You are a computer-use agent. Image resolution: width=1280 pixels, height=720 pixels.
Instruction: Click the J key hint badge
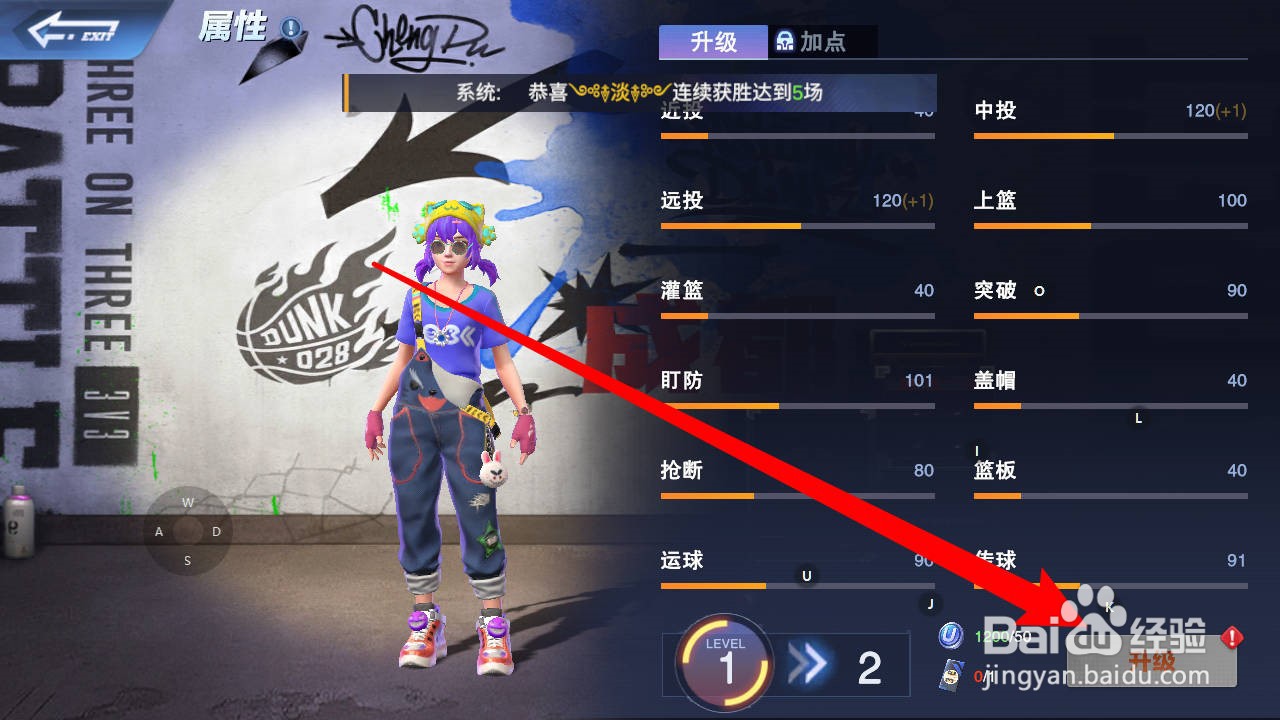click(930, 605)
